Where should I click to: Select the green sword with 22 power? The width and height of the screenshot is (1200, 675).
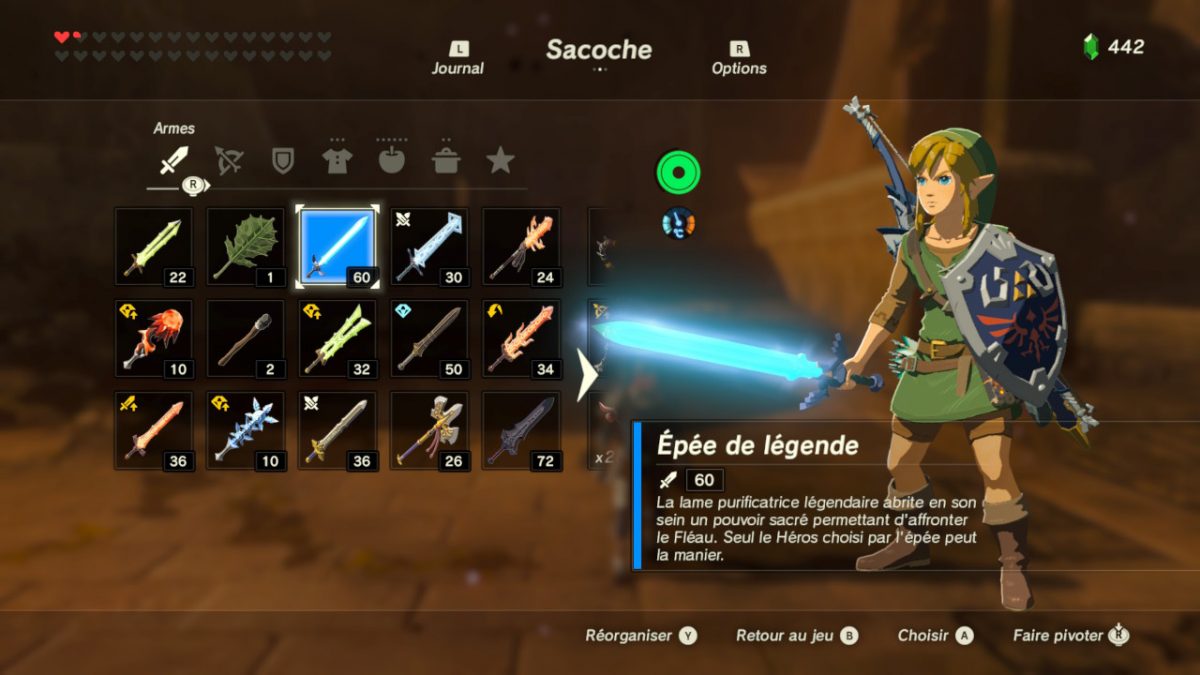154,247
